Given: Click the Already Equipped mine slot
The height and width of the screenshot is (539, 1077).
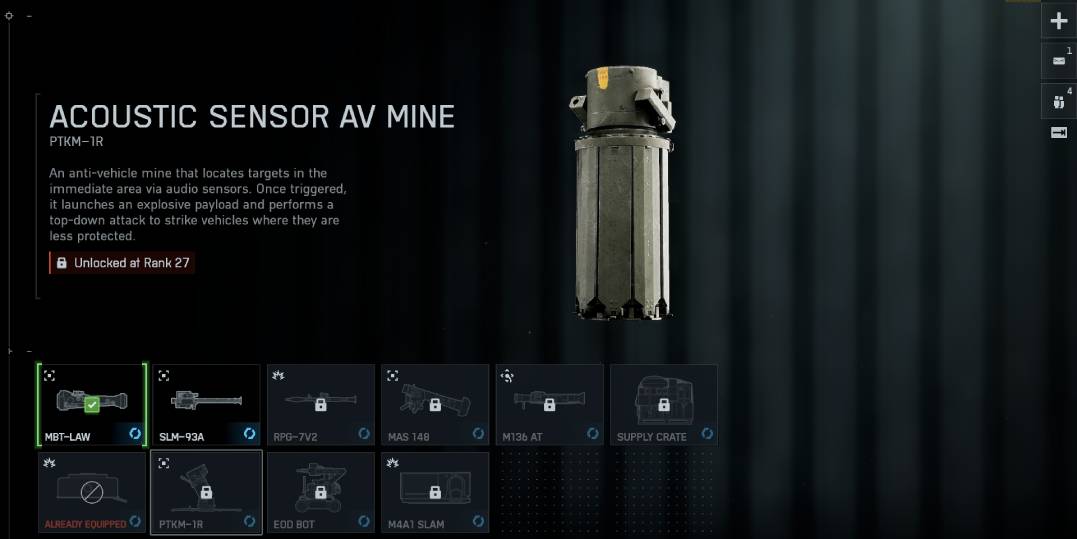Looking at the screenshot, I should click(92, 492).
